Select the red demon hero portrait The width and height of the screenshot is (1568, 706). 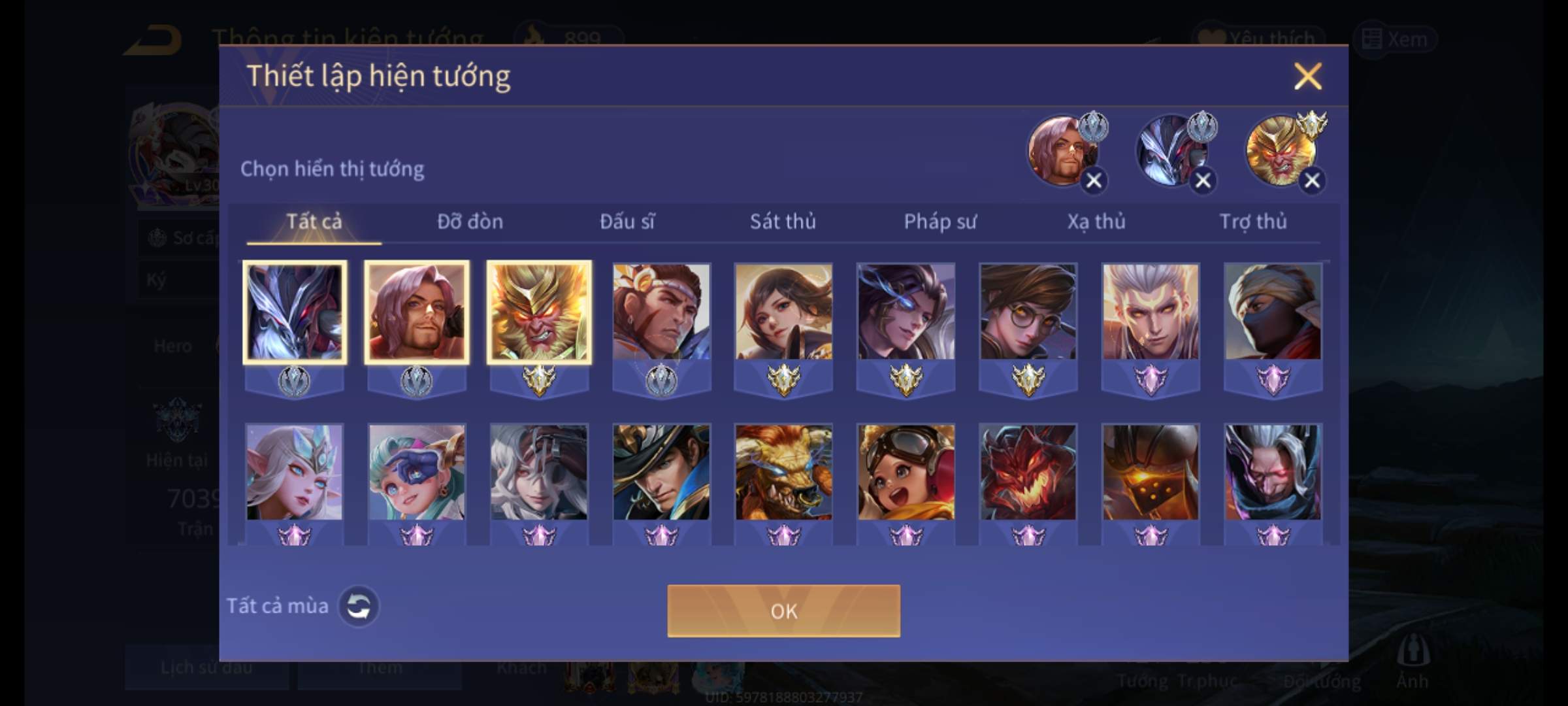point(1028,473)
